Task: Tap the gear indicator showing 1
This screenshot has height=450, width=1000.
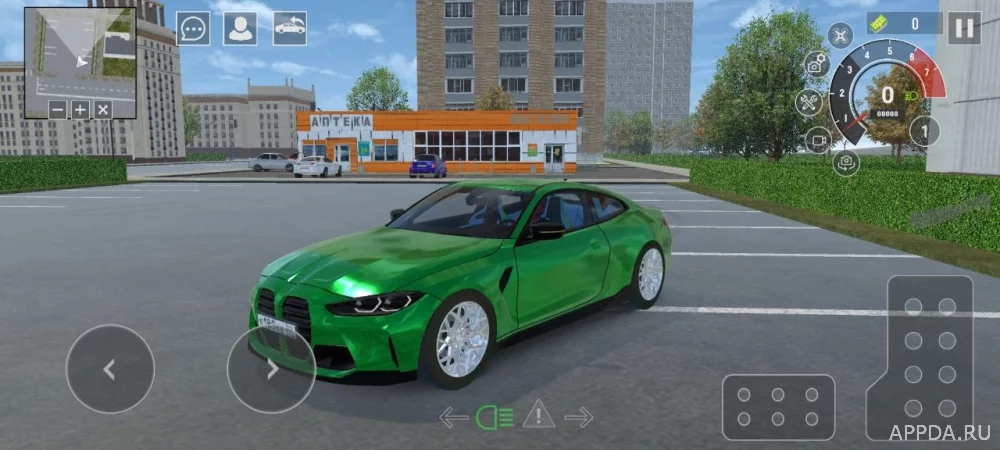Action: pyautogui.click(x=924, y=131)
